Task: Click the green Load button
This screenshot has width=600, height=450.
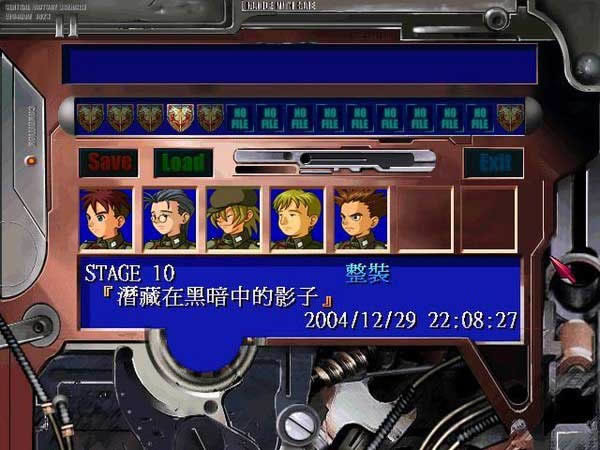Action: (x=182, y=162)
